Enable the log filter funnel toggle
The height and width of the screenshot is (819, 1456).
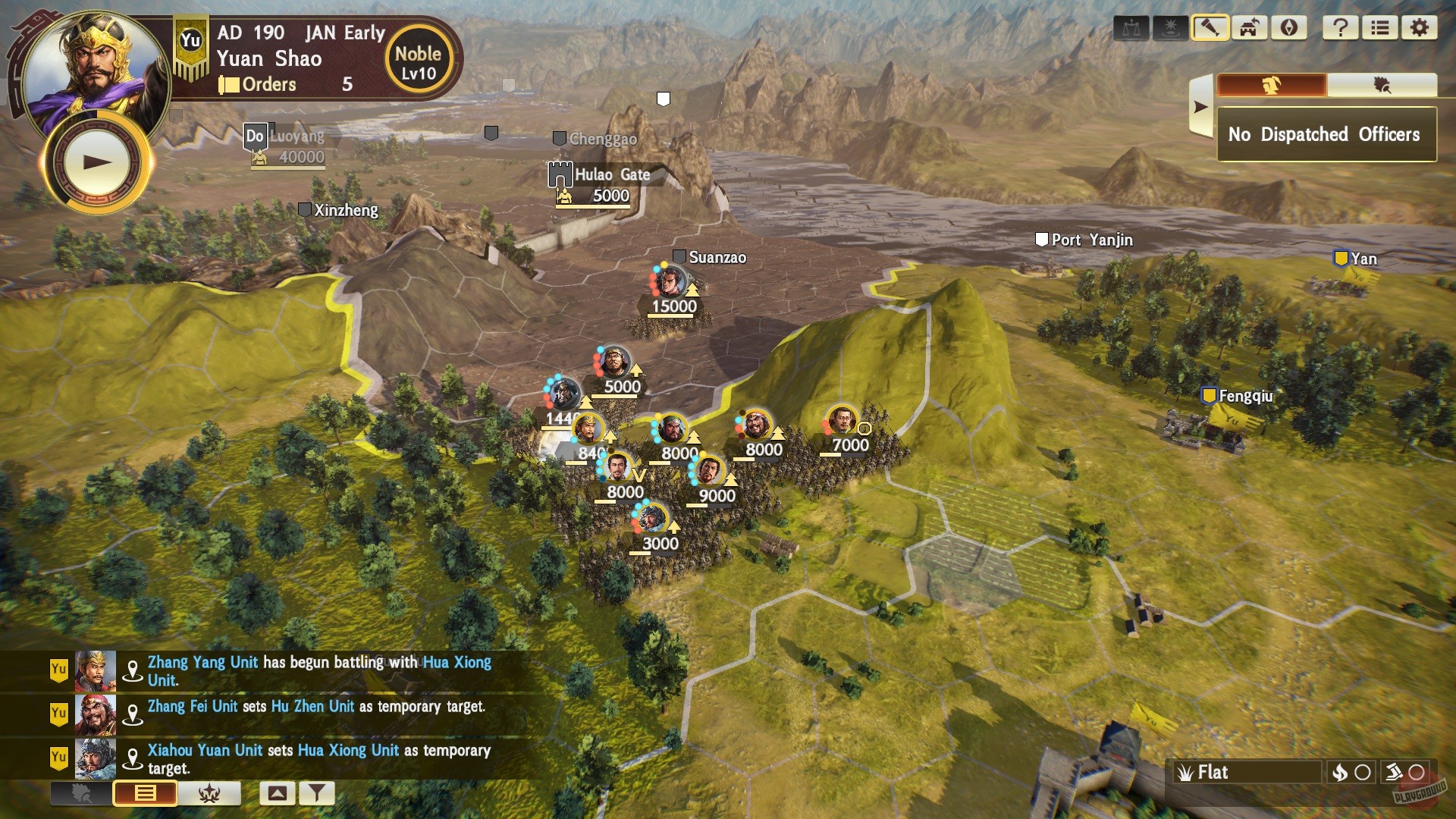coord(317,792)
